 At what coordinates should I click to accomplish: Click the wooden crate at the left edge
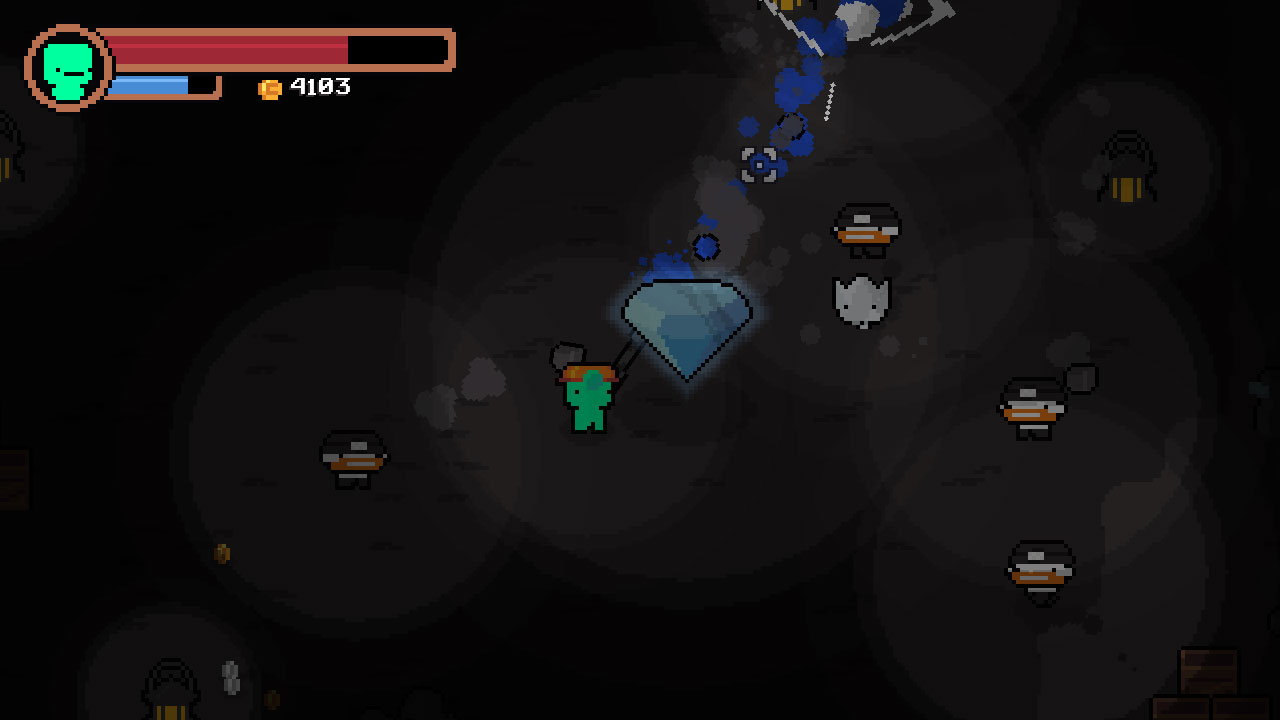pyautogui.click(x=15, y=478)
